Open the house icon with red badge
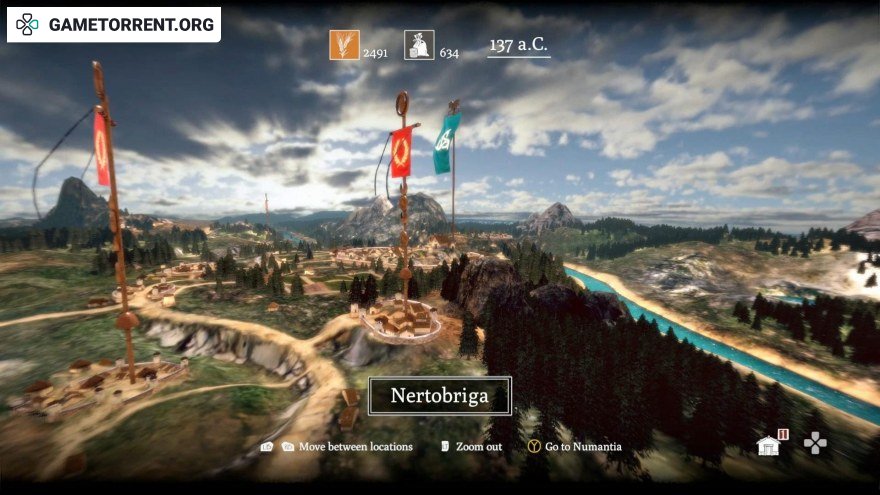The image size is (880, 495). click(769, 444)
